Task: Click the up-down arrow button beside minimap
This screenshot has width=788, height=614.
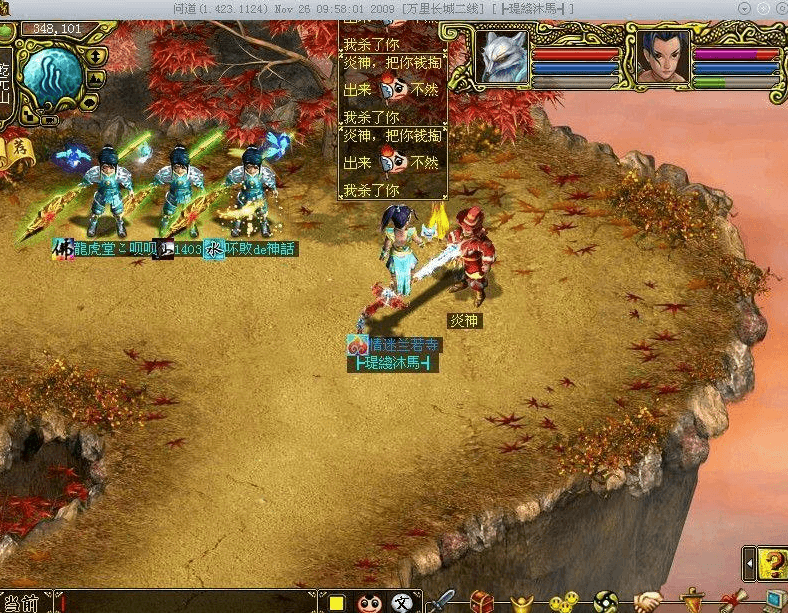Action: click(98, 56)
